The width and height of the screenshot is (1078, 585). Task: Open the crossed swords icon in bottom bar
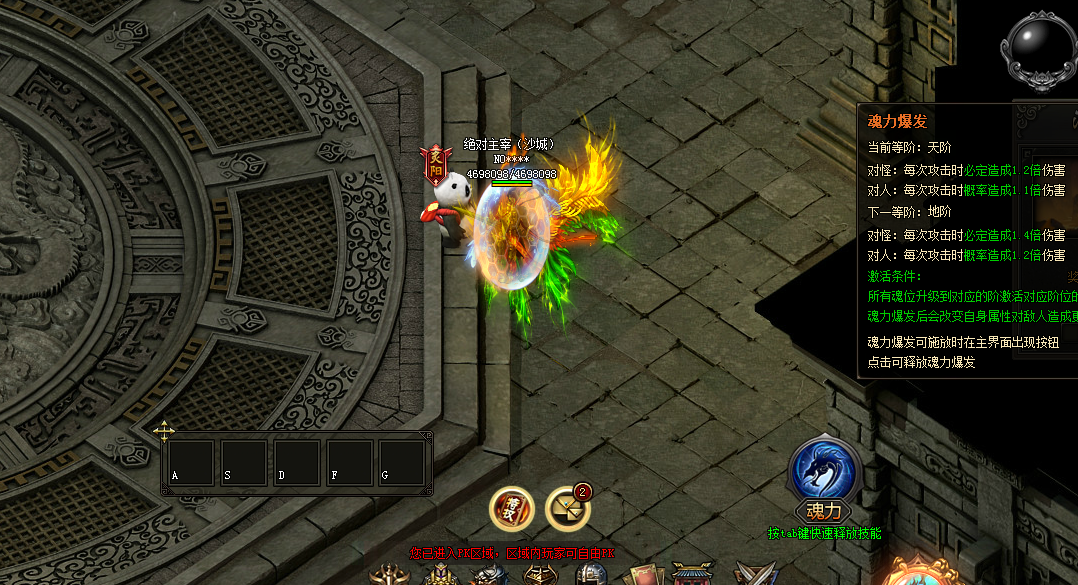tap(755, 575)
